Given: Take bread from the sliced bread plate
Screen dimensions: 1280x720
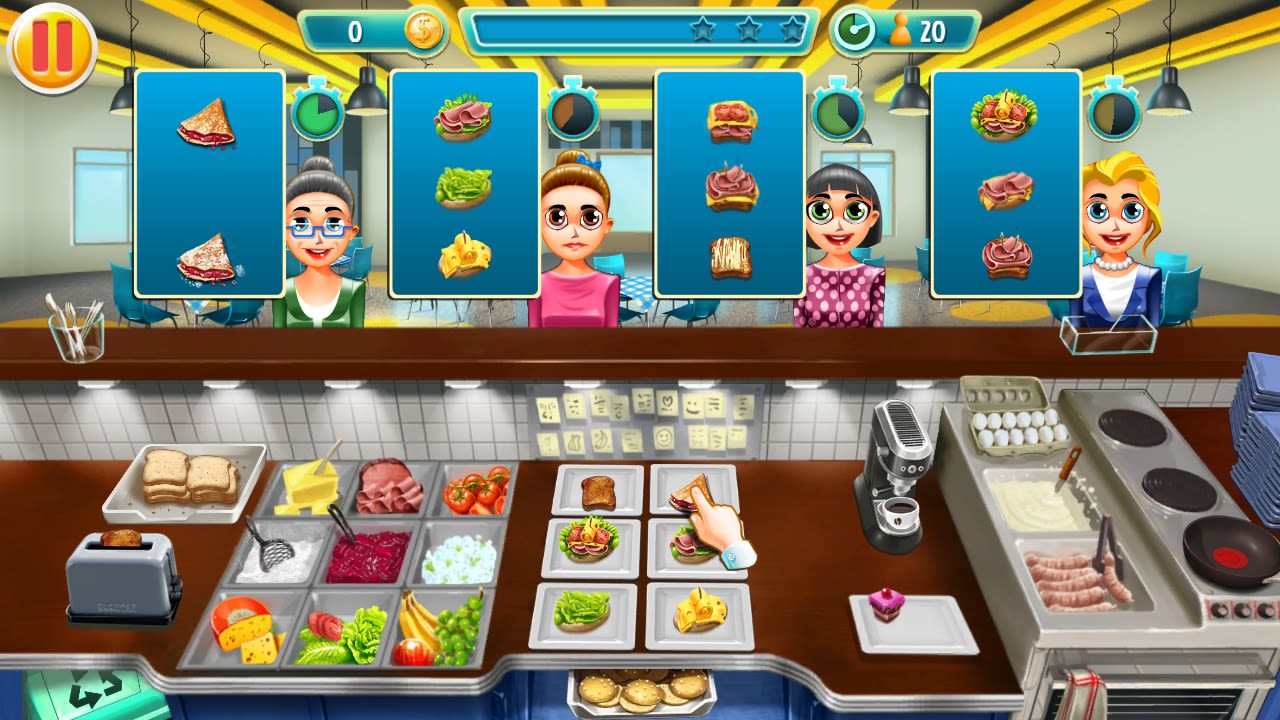Looking at the screenshot, I should pyautogui.click(x=190, y=480).
